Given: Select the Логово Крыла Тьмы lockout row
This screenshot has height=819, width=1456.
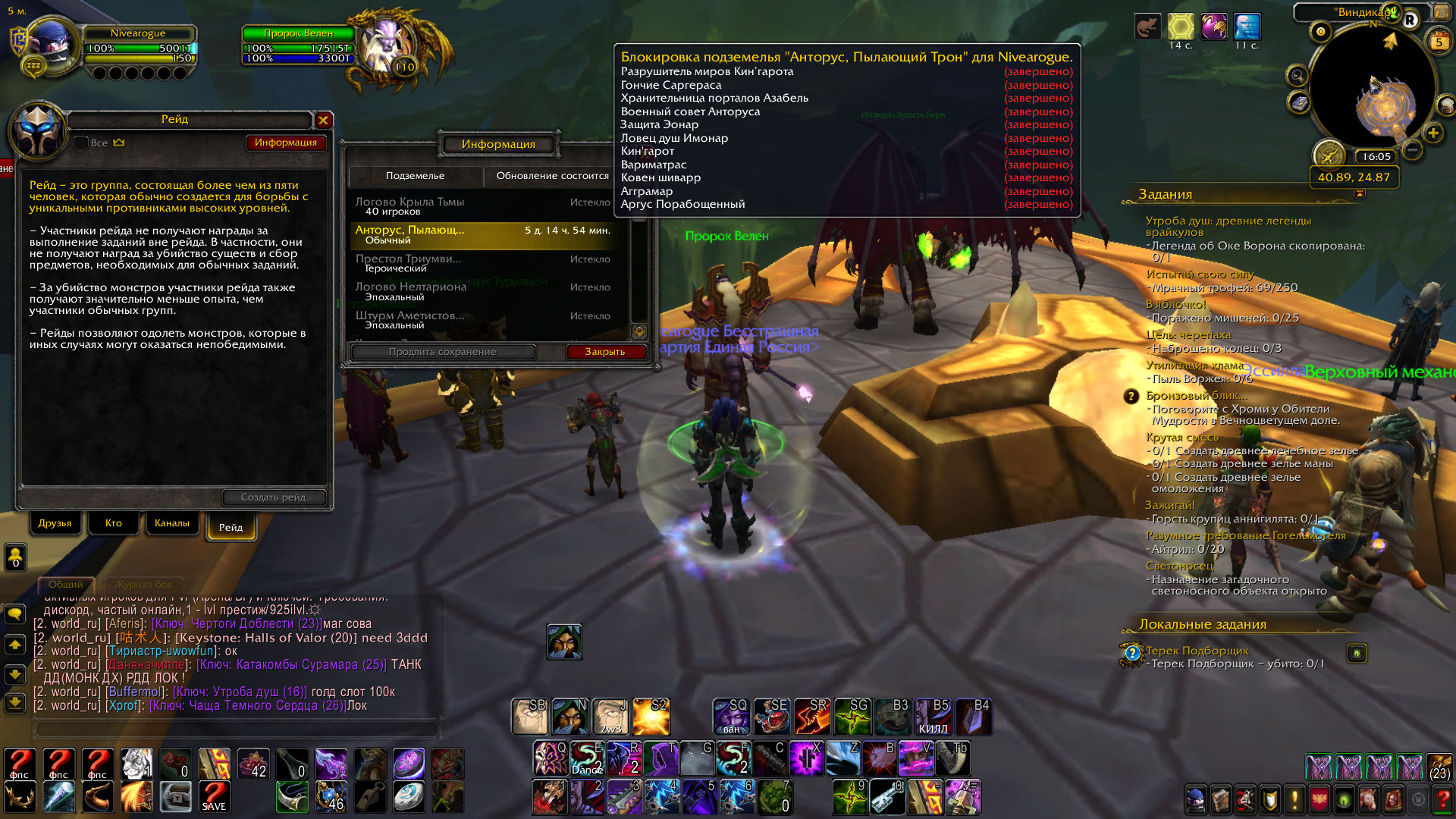Looking at the screenshot, I should tap(483, 206).
